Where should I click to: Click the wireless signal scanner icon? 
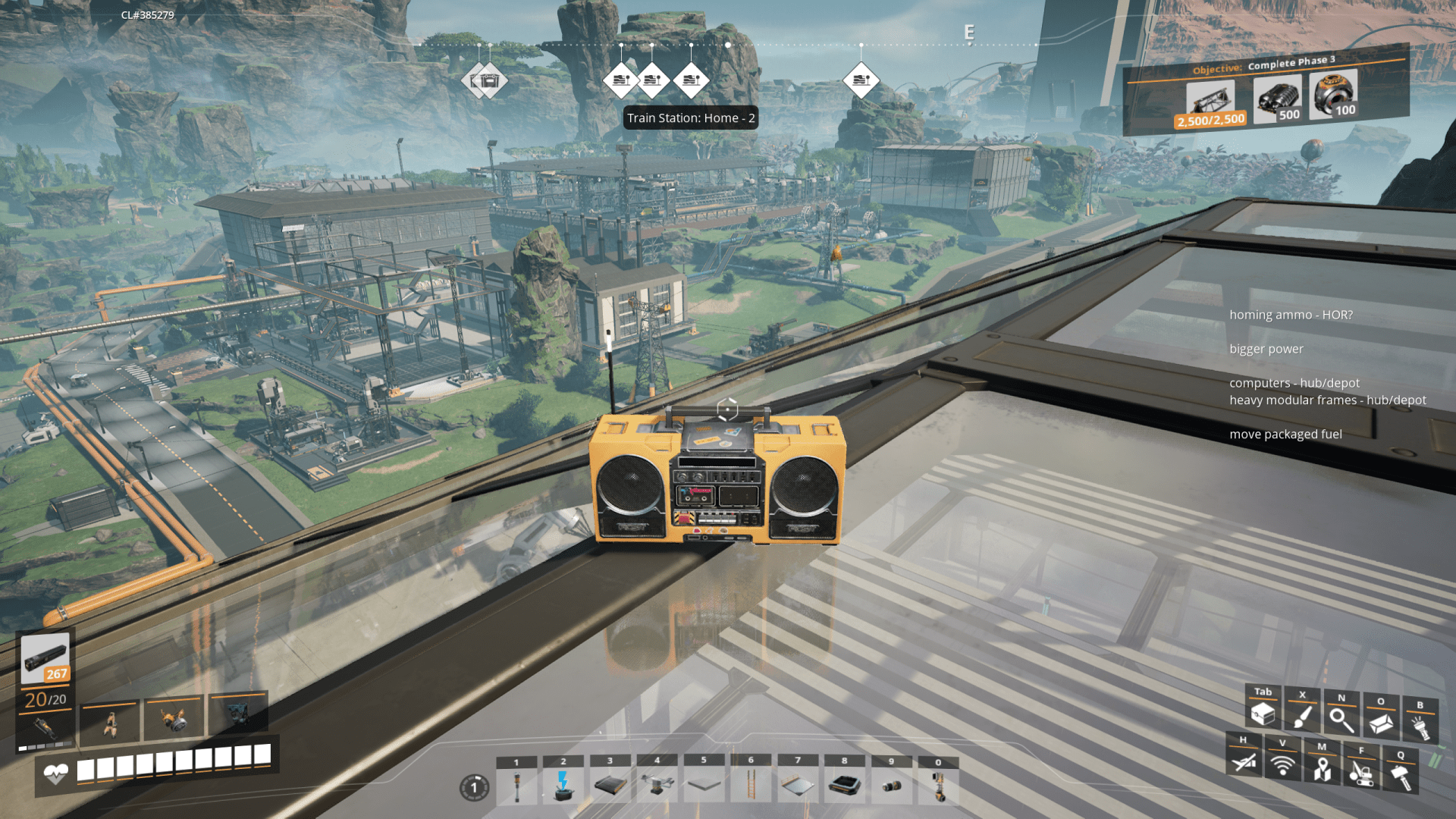pos(1282,766)
